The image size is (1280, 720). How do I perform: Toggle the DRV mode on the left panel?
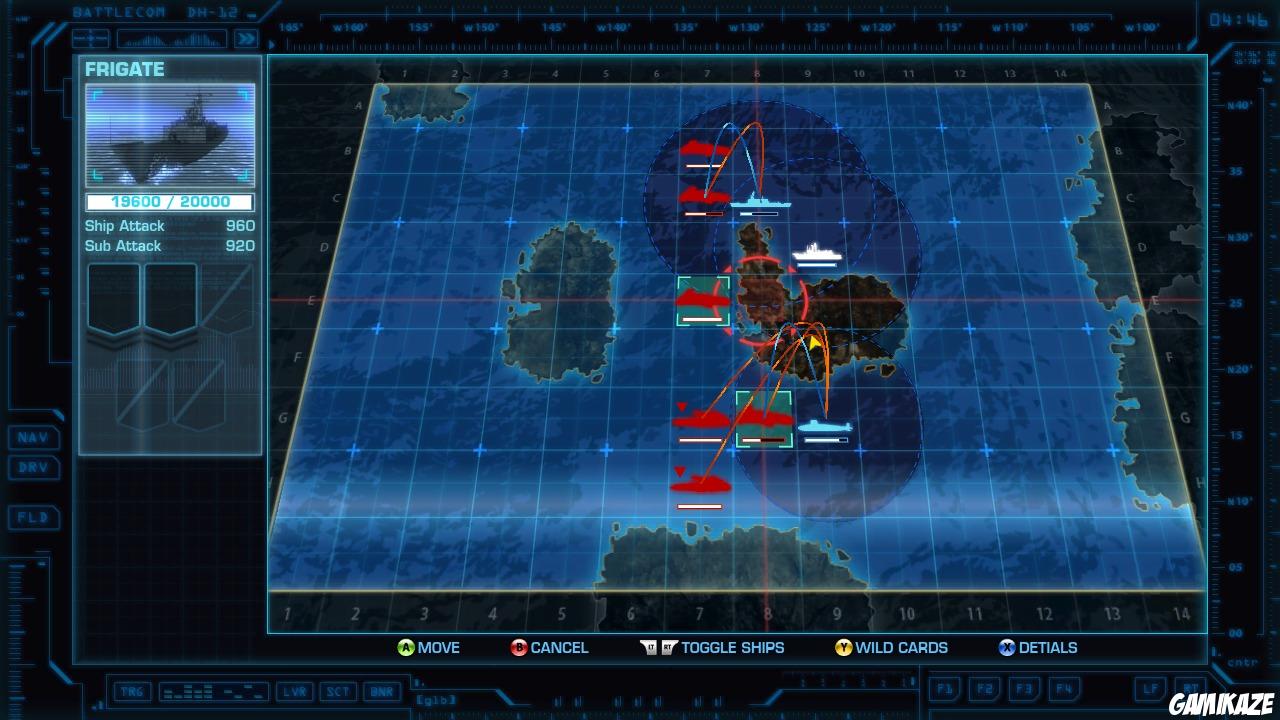[x=33, y=467]
